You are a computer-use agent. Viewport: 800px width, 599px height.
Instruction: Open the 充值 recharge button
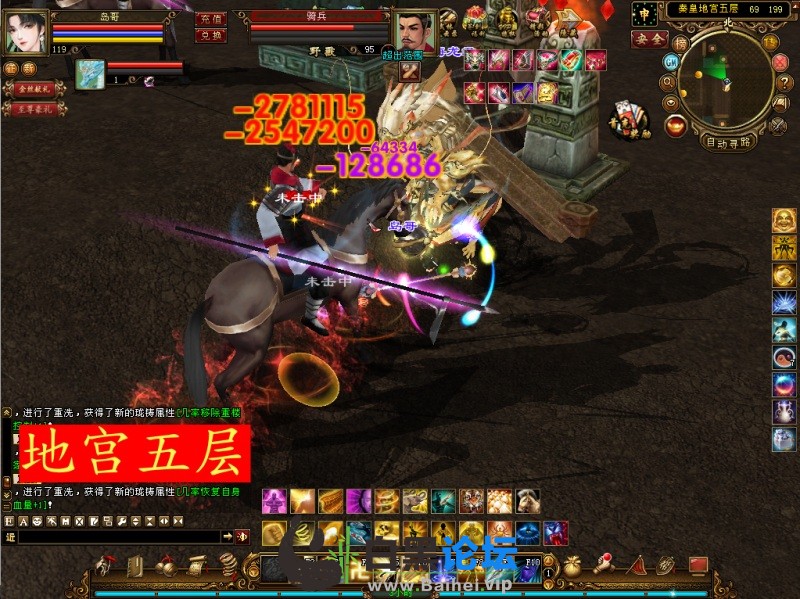[x=210, y=19]
